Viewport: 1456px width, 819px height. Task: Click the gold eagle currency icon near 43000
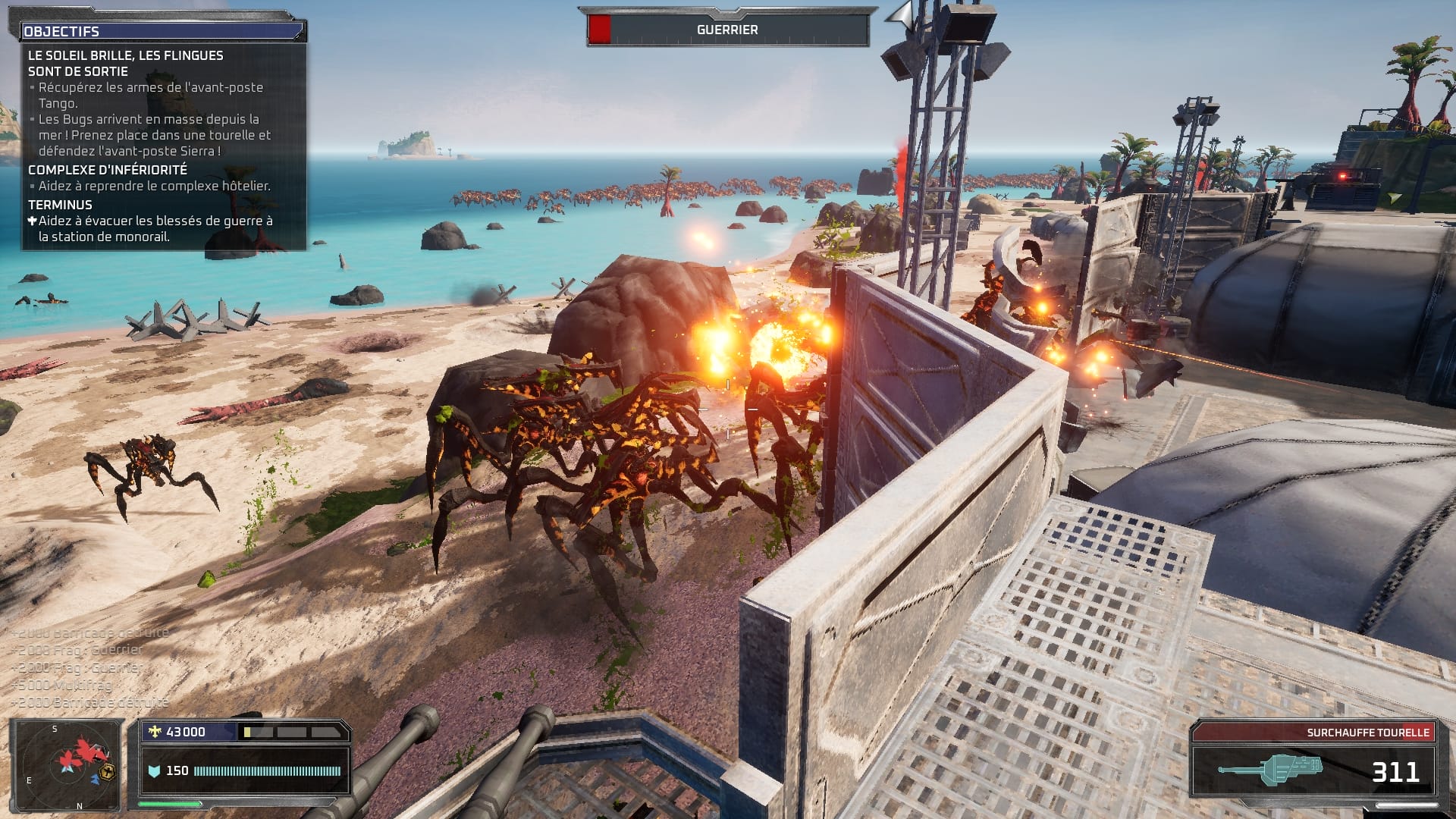tap(155, 730)
